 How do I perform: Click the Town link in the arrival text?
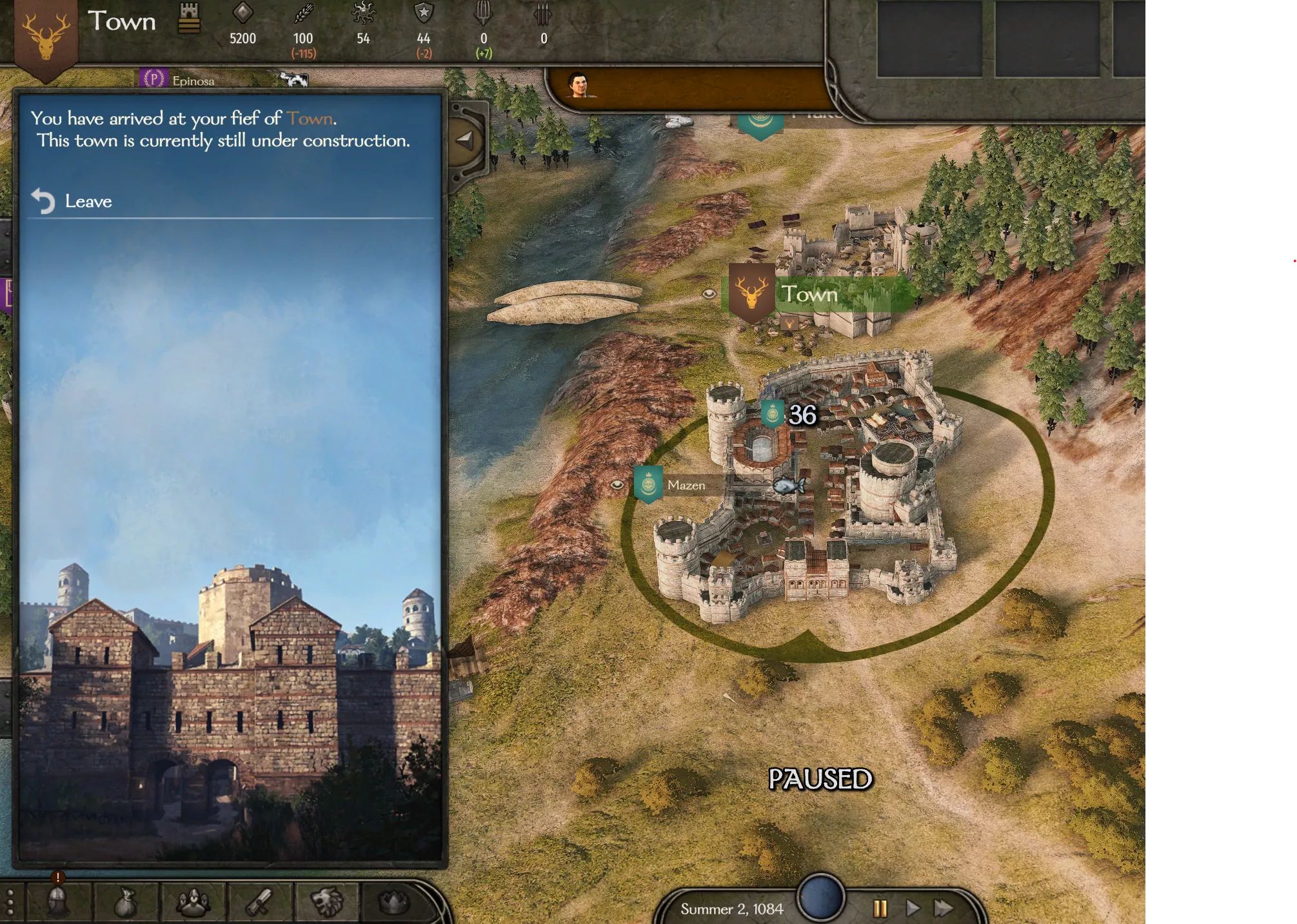[x=312, y=117]
